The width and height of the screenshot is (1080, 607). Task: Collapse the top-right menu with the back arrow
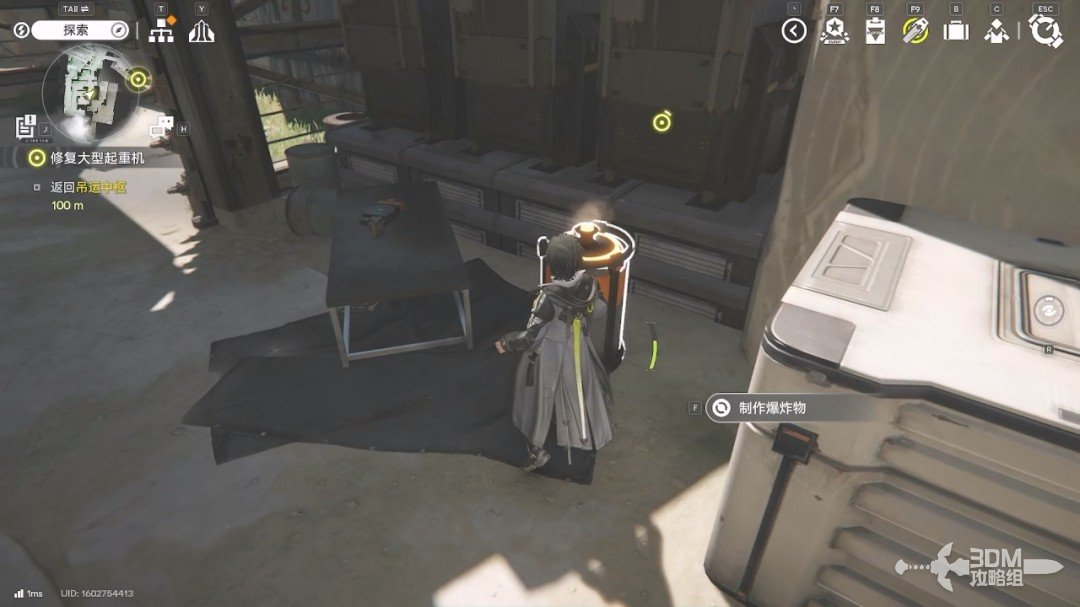(x=794, y=31)
